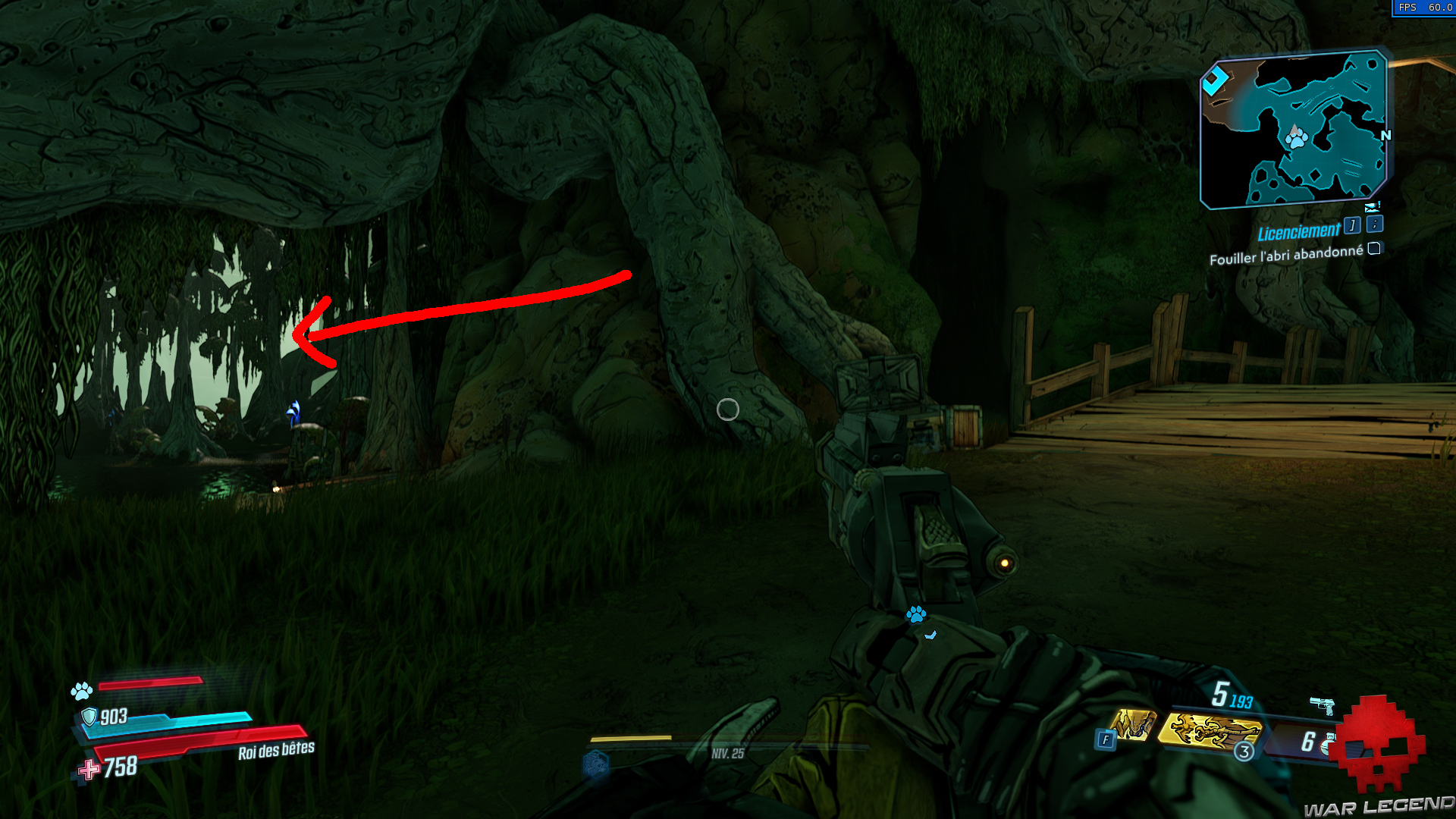Select the equipped pistol icon near ammo count

tap(1322, 706)
